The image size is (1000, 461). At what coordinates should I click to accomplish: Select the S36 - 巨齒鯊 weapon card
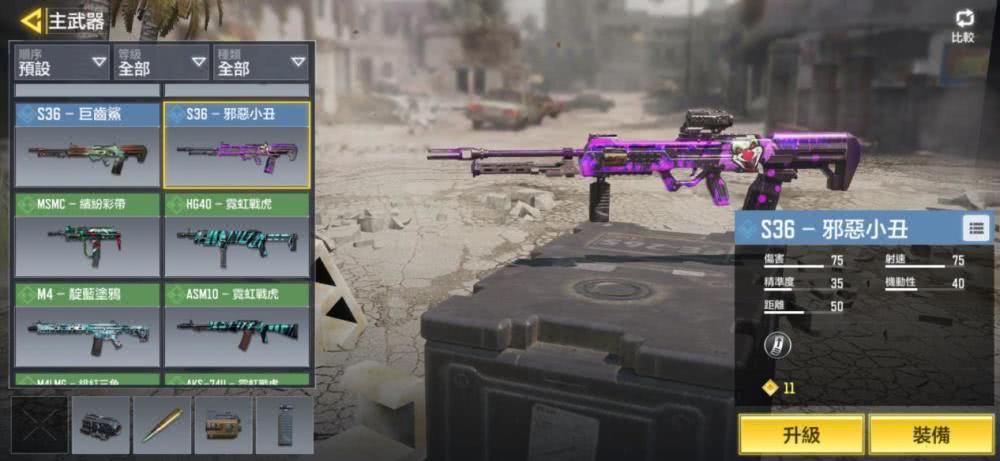[87, 145]
